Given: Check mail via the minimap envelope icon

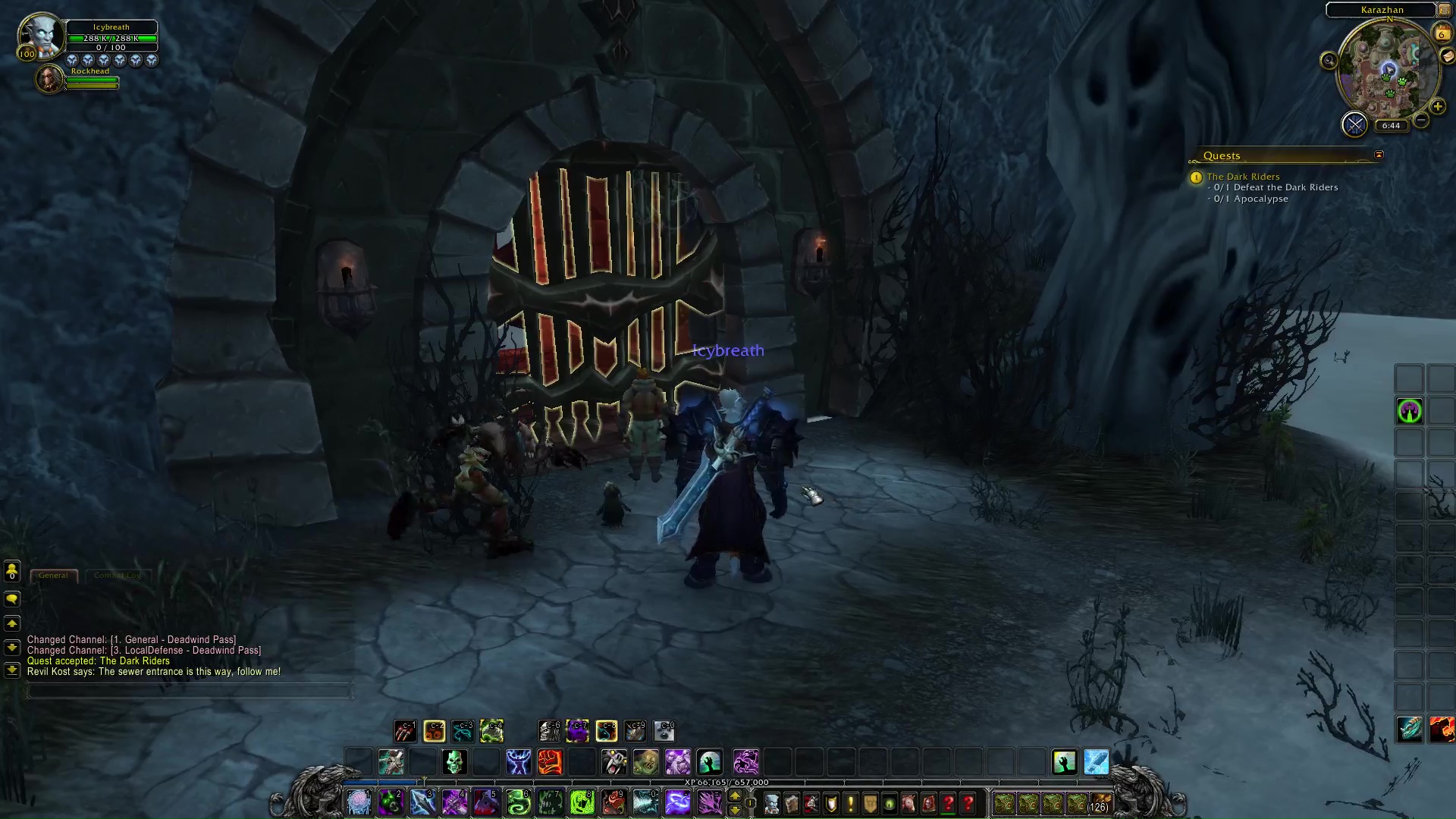Looking at the screenshot, I should [x=1448, y=56].
